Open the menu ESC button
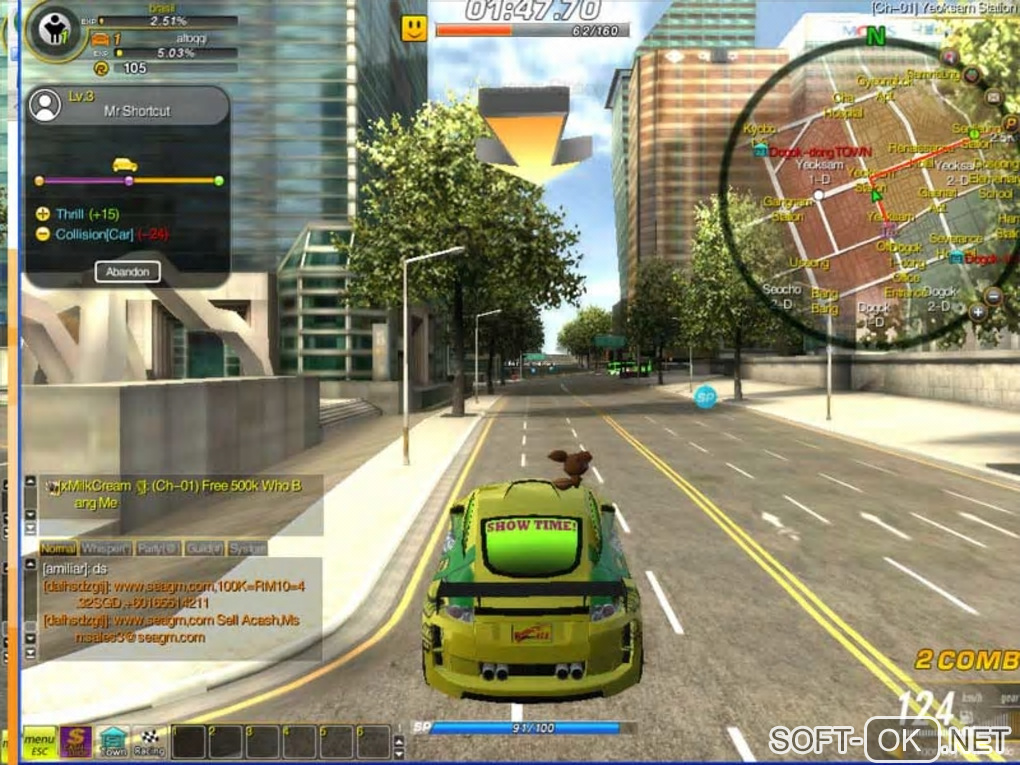The height and width of the screenshot is (765, 1020). 39,742
